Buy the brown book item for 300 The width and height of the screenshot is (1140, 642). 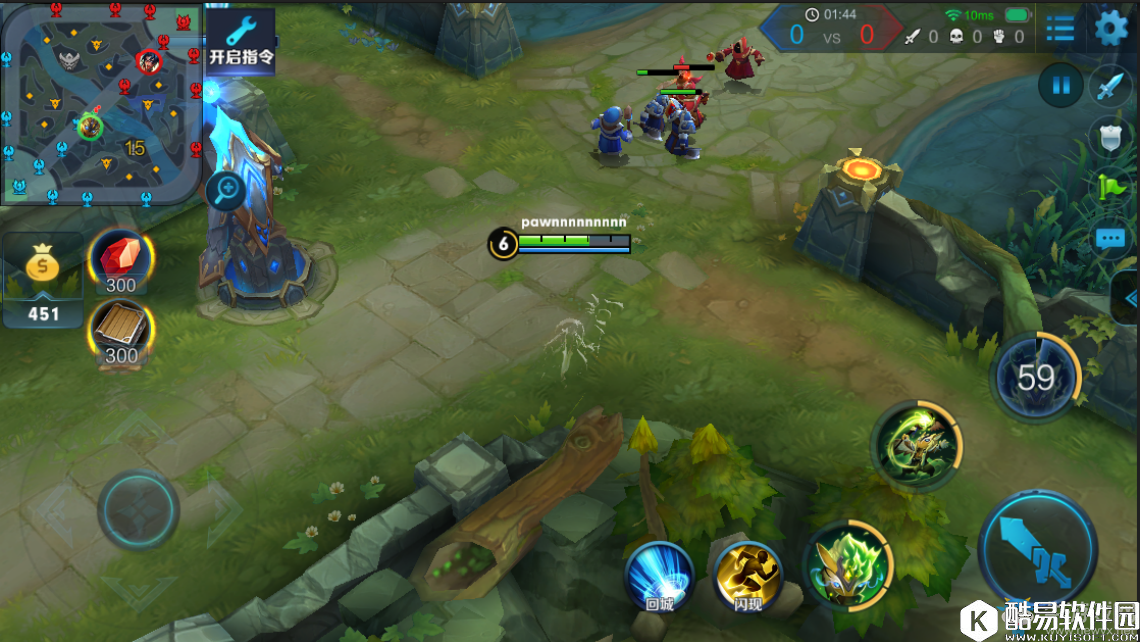pyautogui.click(x=121, y=332)
